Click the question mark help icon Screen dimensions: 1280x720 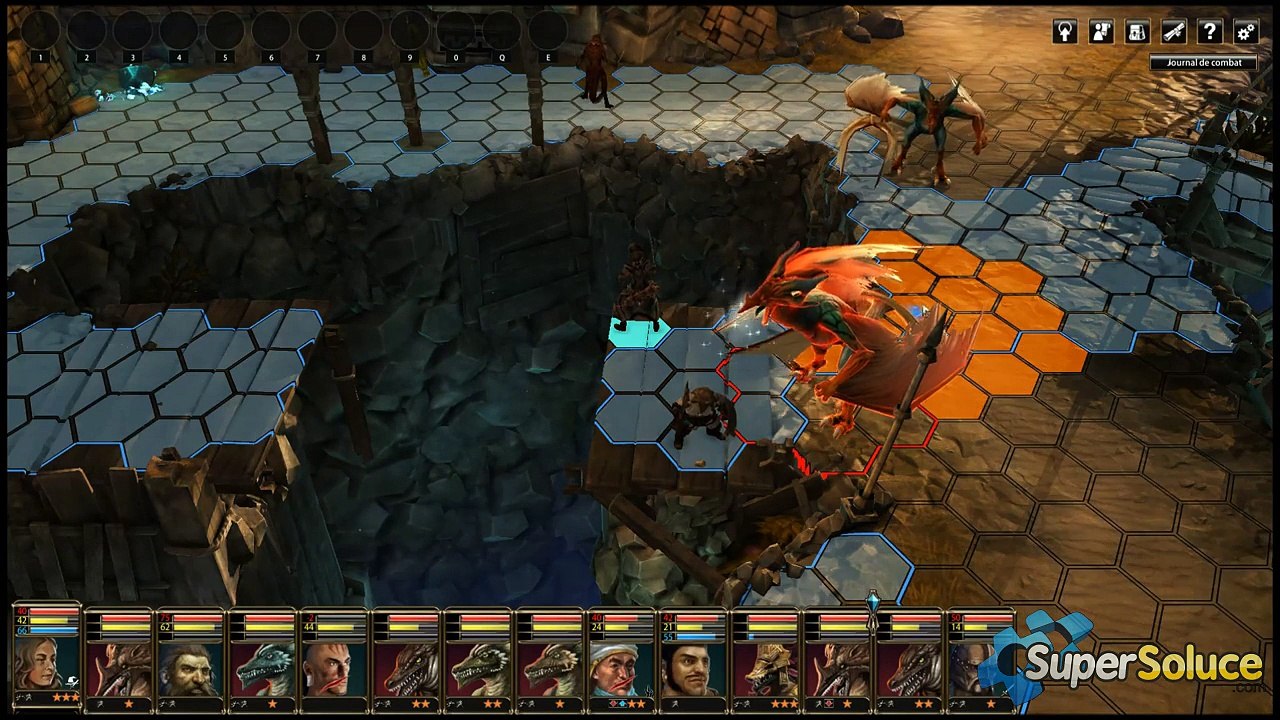click(x=1209, y=32)
